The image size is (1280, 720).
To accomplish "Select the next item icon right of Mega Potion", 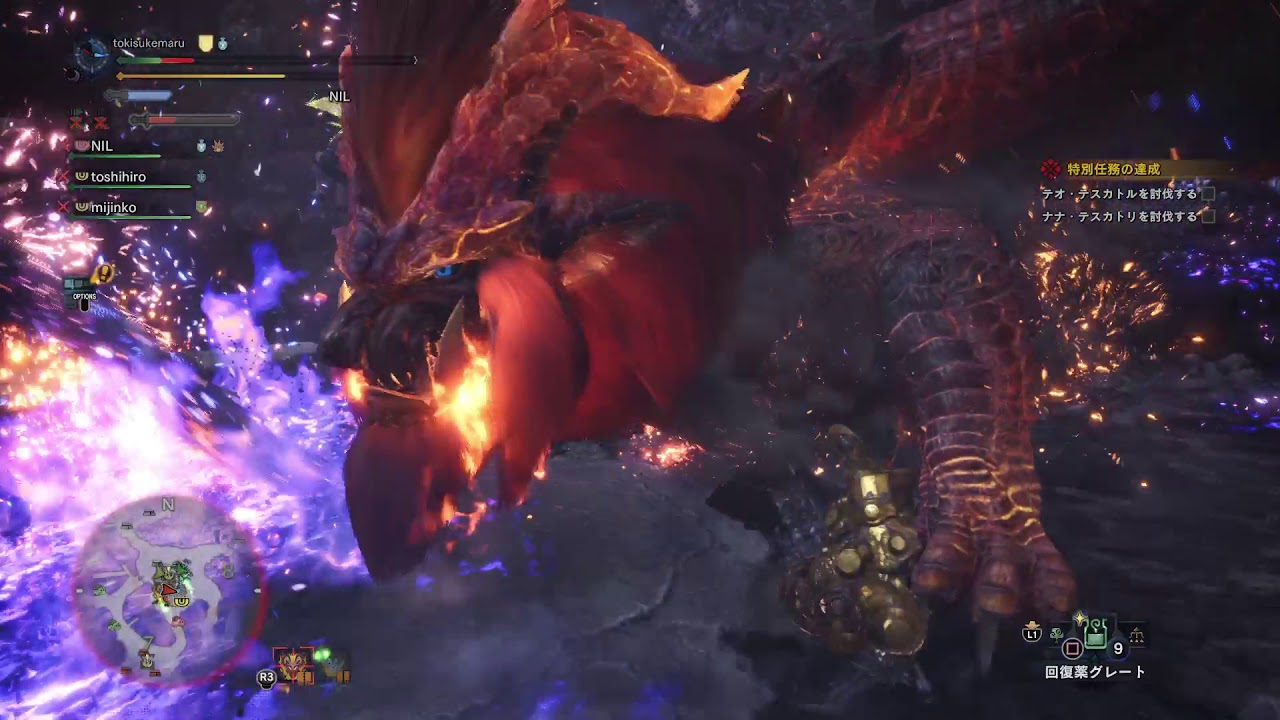I will 1136,634.
